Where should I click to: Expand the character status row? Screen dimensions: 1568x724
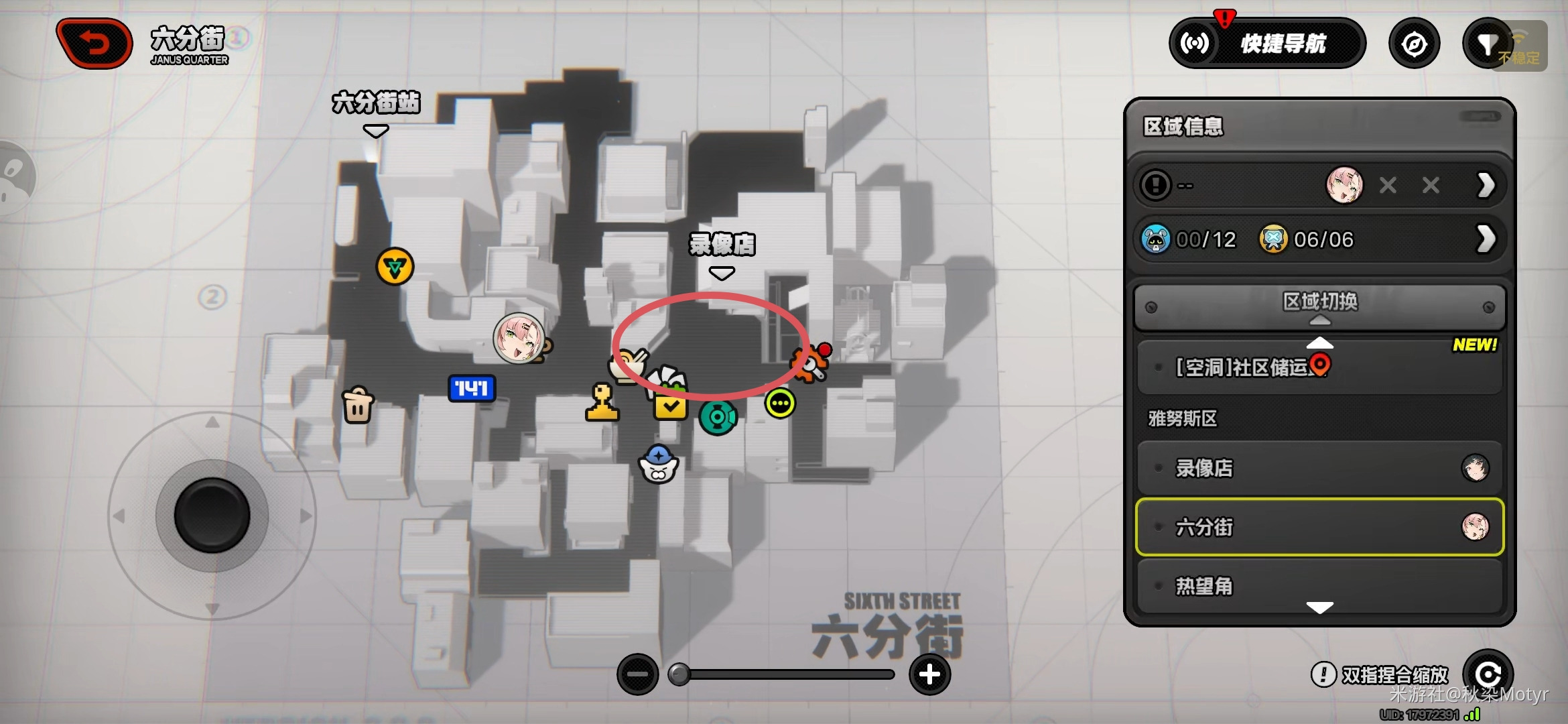[x=1485, y=185]
